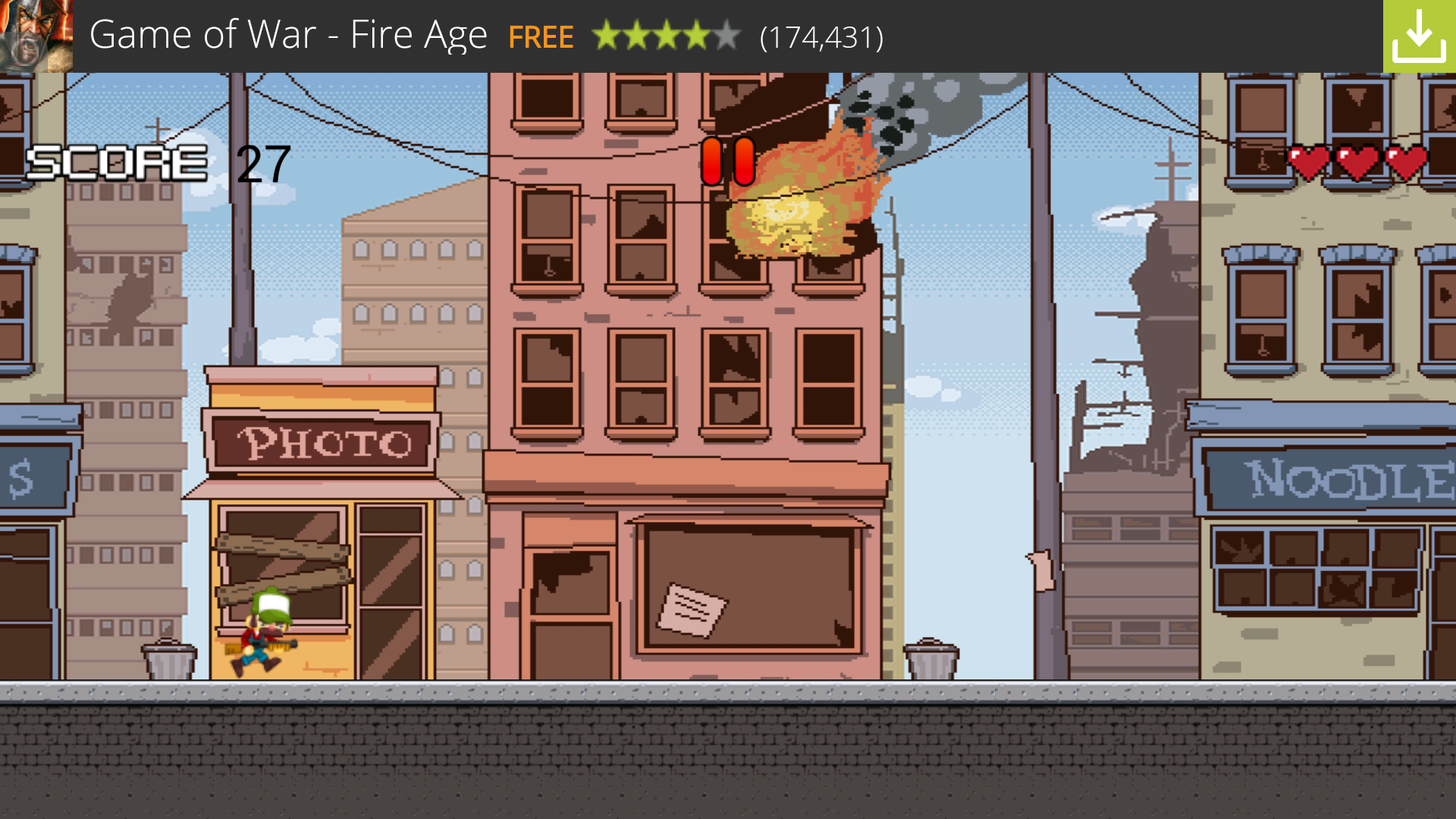This screenshot has width=1456, height=819.
Task: Tap the Game of War app thumbnail icon
Action: (37, 36)
